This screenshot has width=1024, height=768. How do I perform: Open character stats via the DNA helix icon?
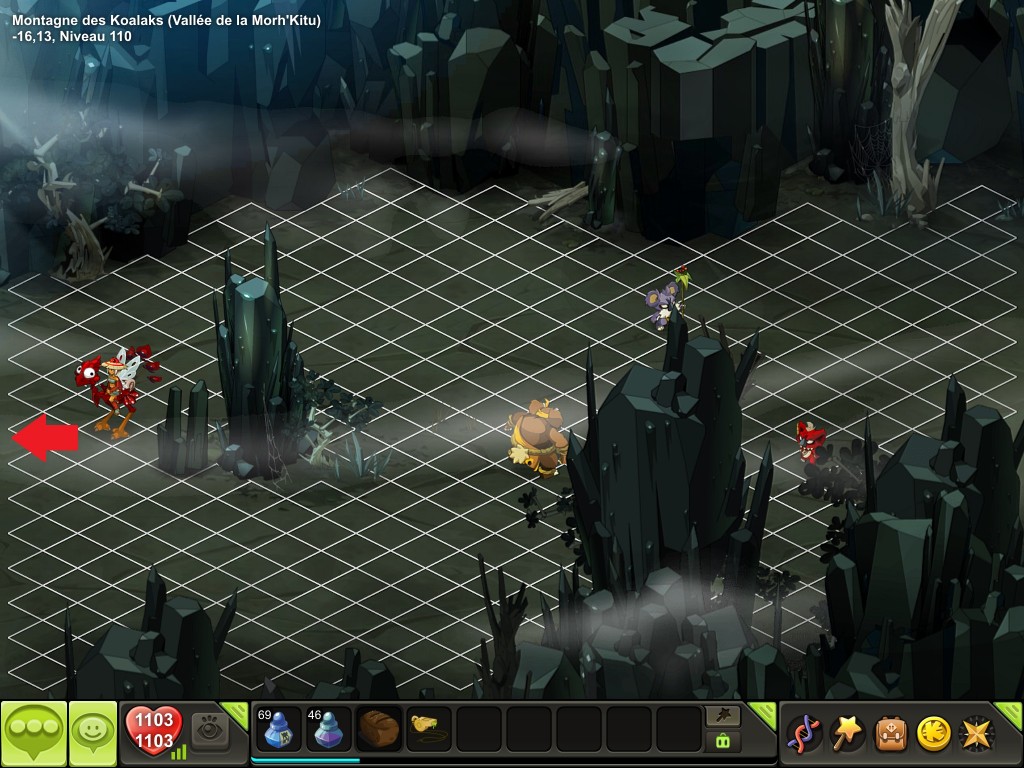803,734
